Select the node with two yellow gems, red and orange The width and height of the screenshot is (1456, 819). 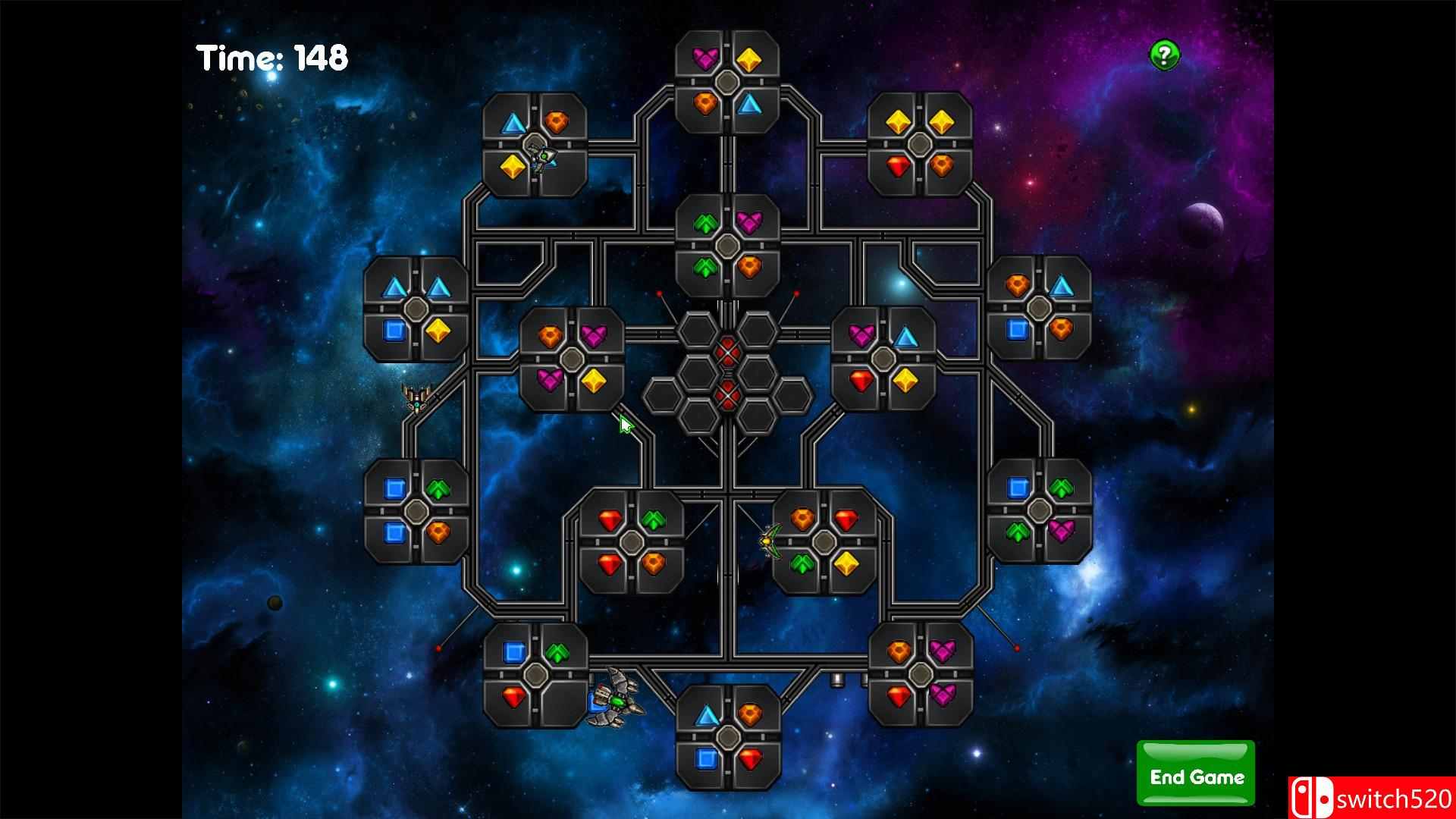click(x=920, y=144)
